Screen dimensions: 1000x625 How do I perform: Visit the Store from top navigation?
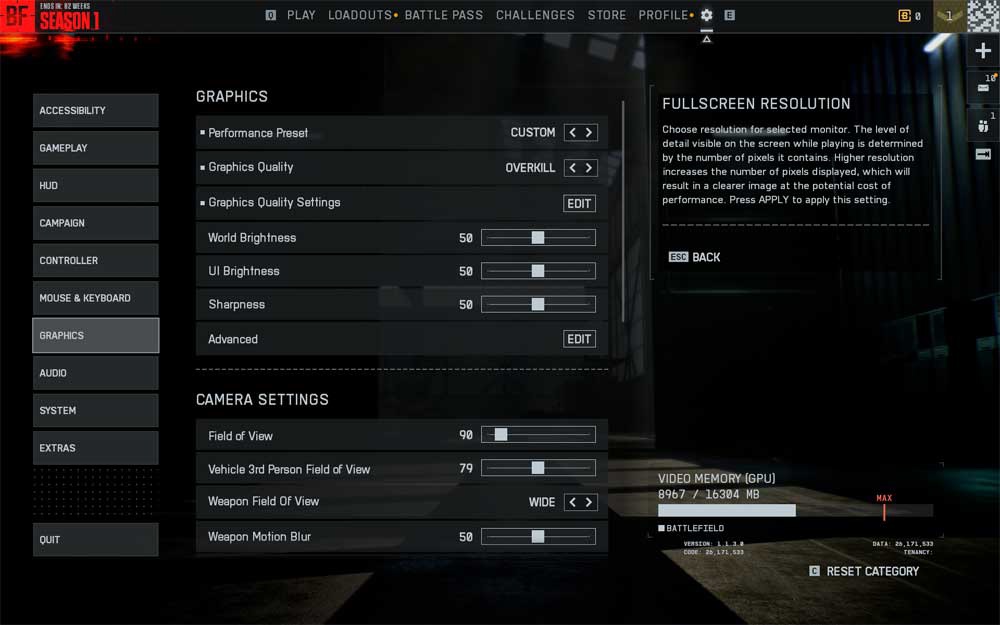(607, 15)
